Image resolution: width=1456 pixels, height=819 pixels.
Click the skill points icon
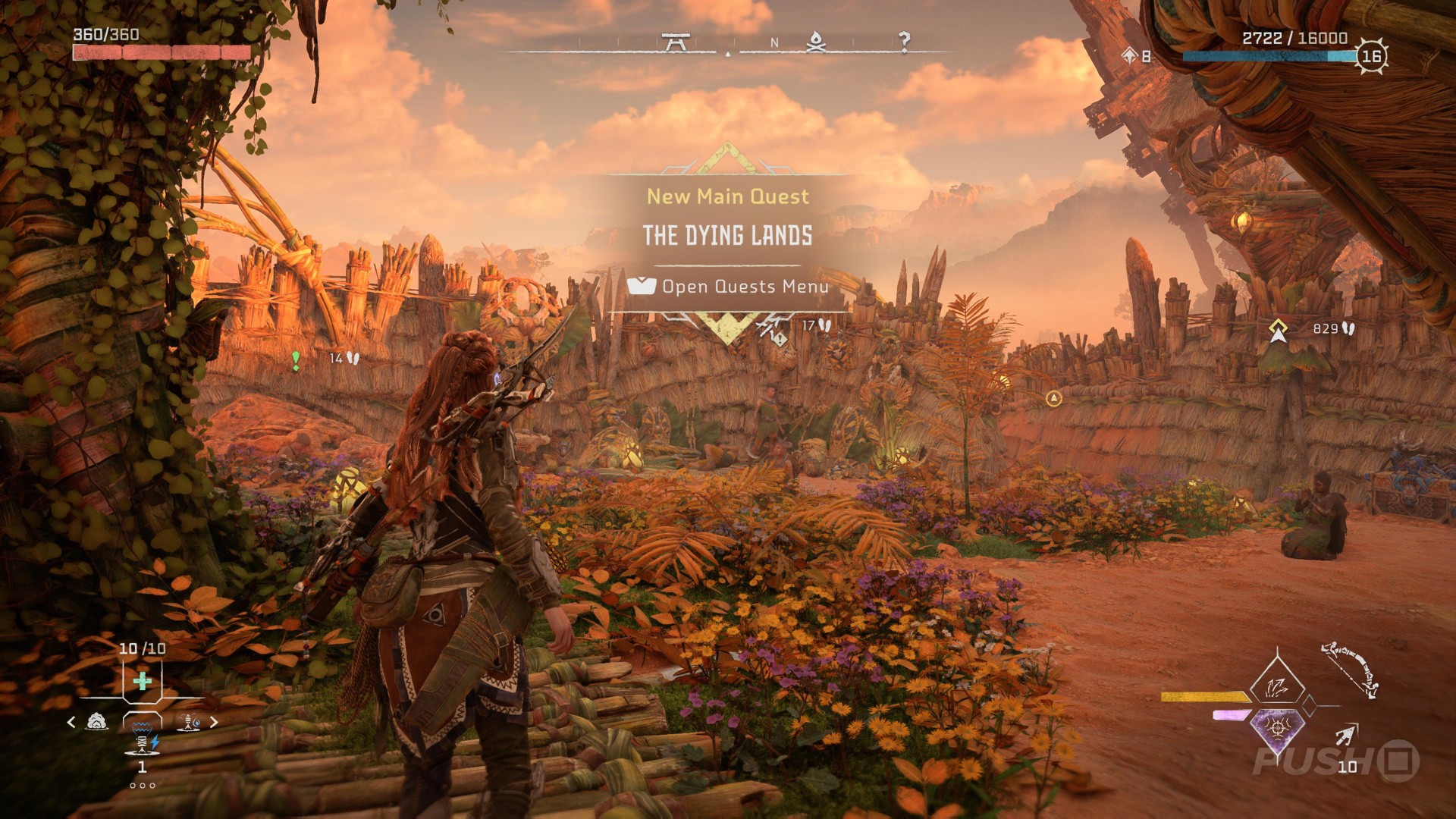1131,55
